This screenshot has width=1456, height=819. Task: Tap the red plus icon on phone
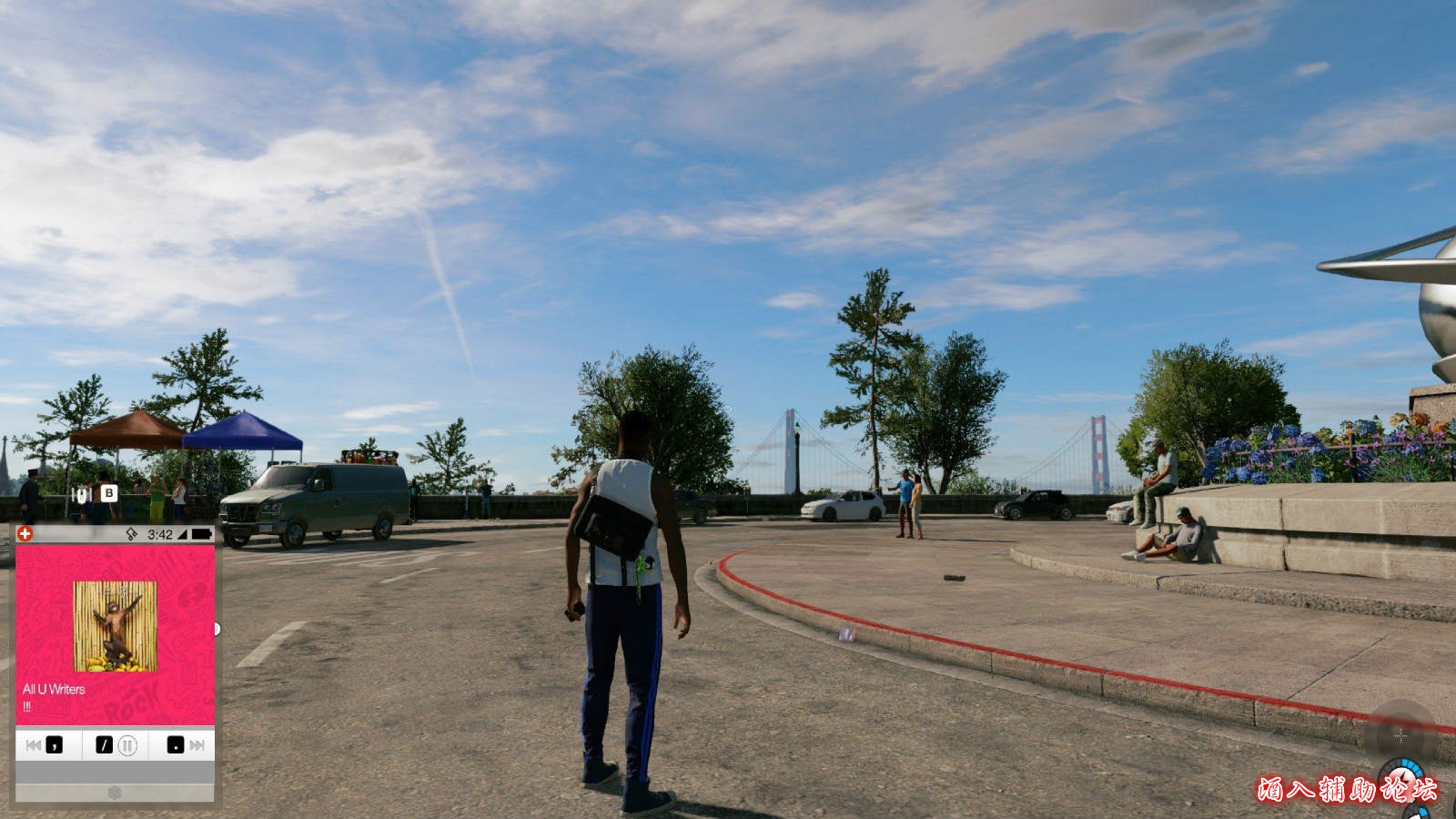click(25, 534)
